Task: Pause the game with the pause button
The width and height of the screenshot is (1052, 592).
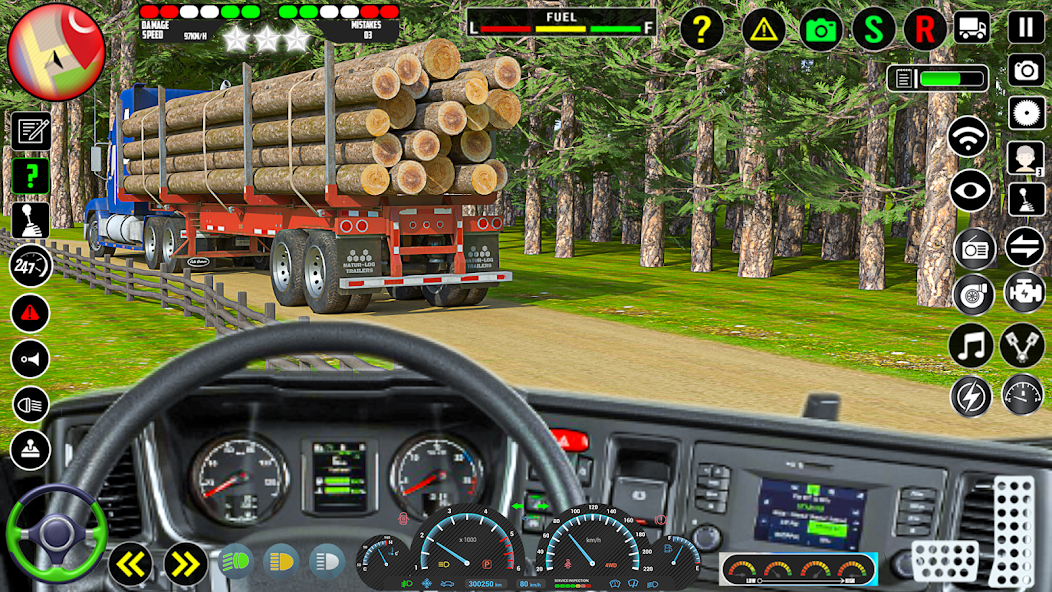Action: pyautogui.click(x=1026, y=27)
